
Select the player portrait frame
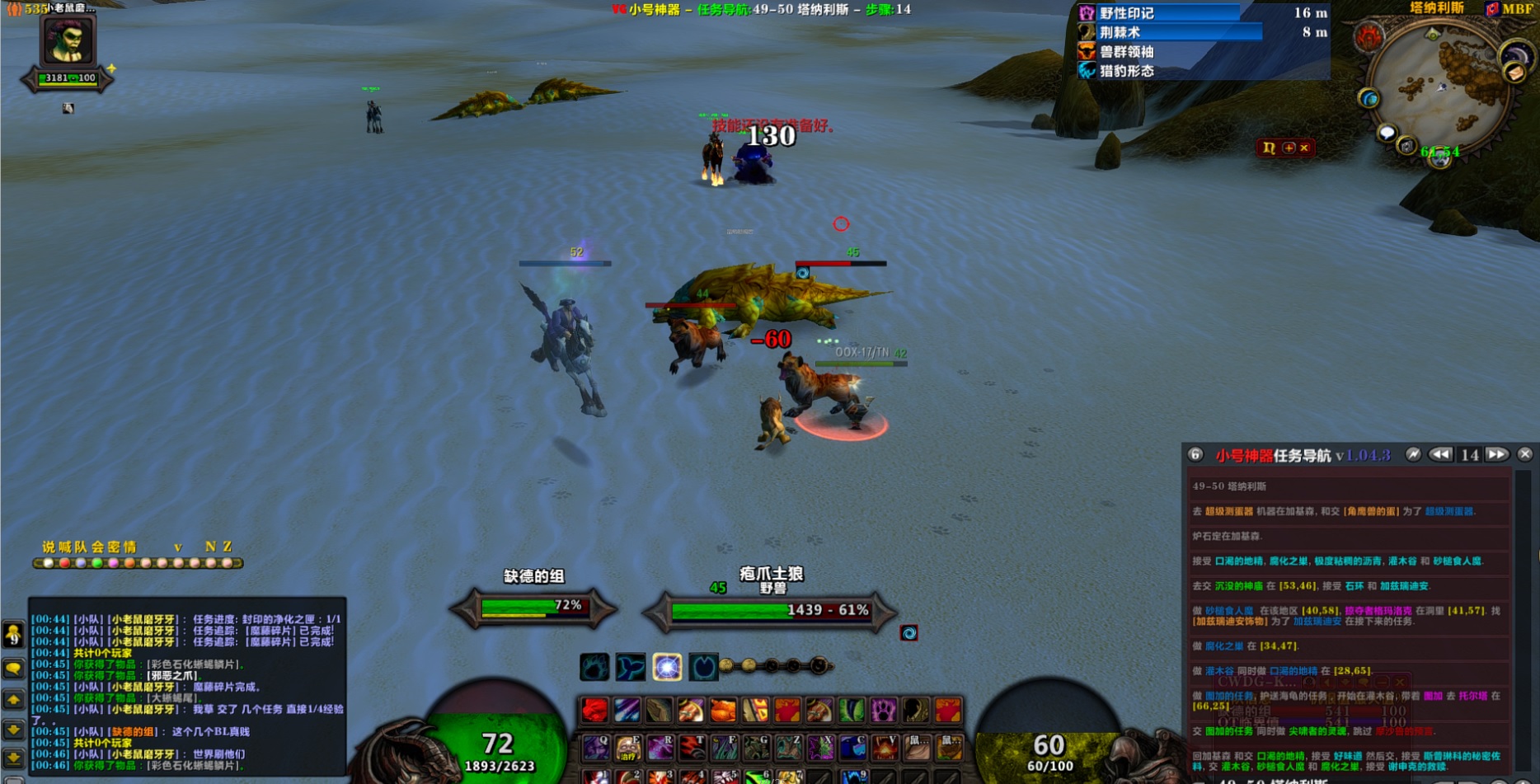[x=68, y=40]
